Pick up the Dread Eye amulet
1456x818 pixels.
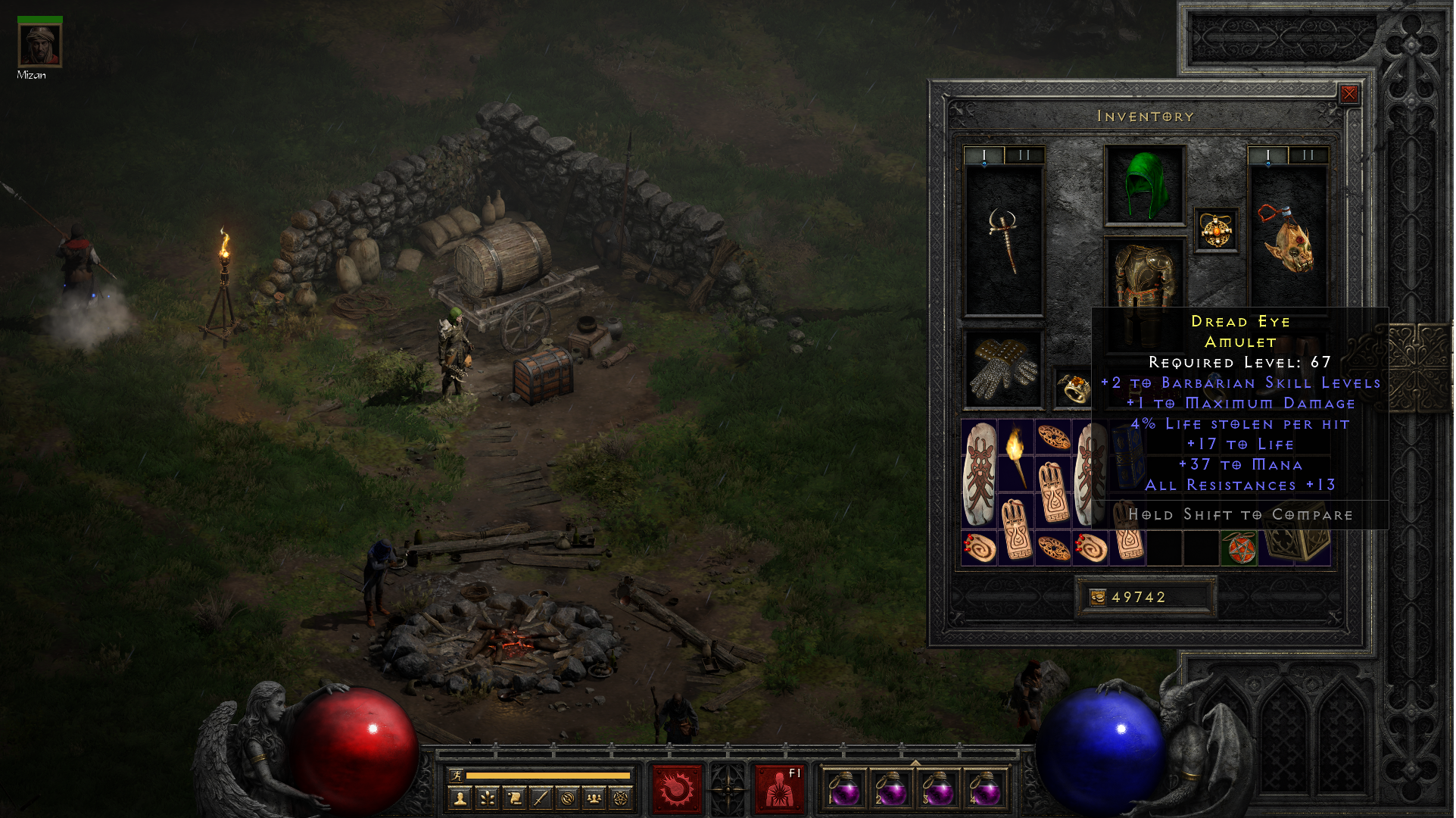1217,230
